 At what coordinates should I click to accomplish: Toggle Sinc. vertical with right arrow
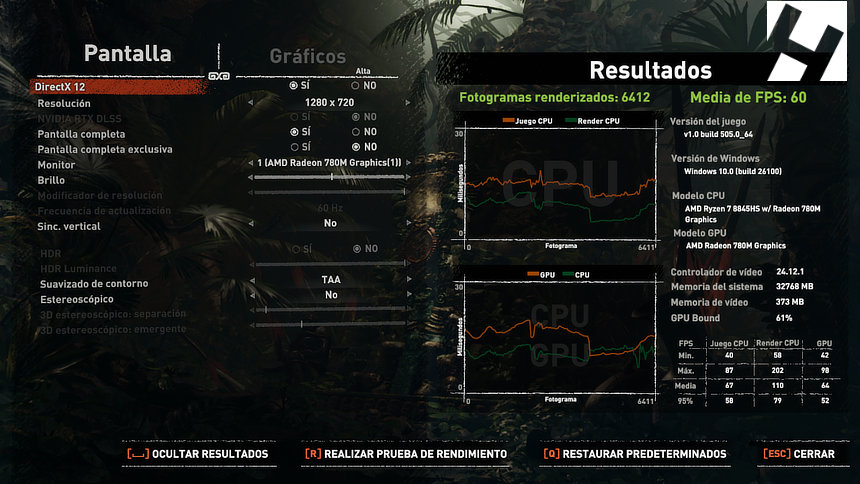408,224
